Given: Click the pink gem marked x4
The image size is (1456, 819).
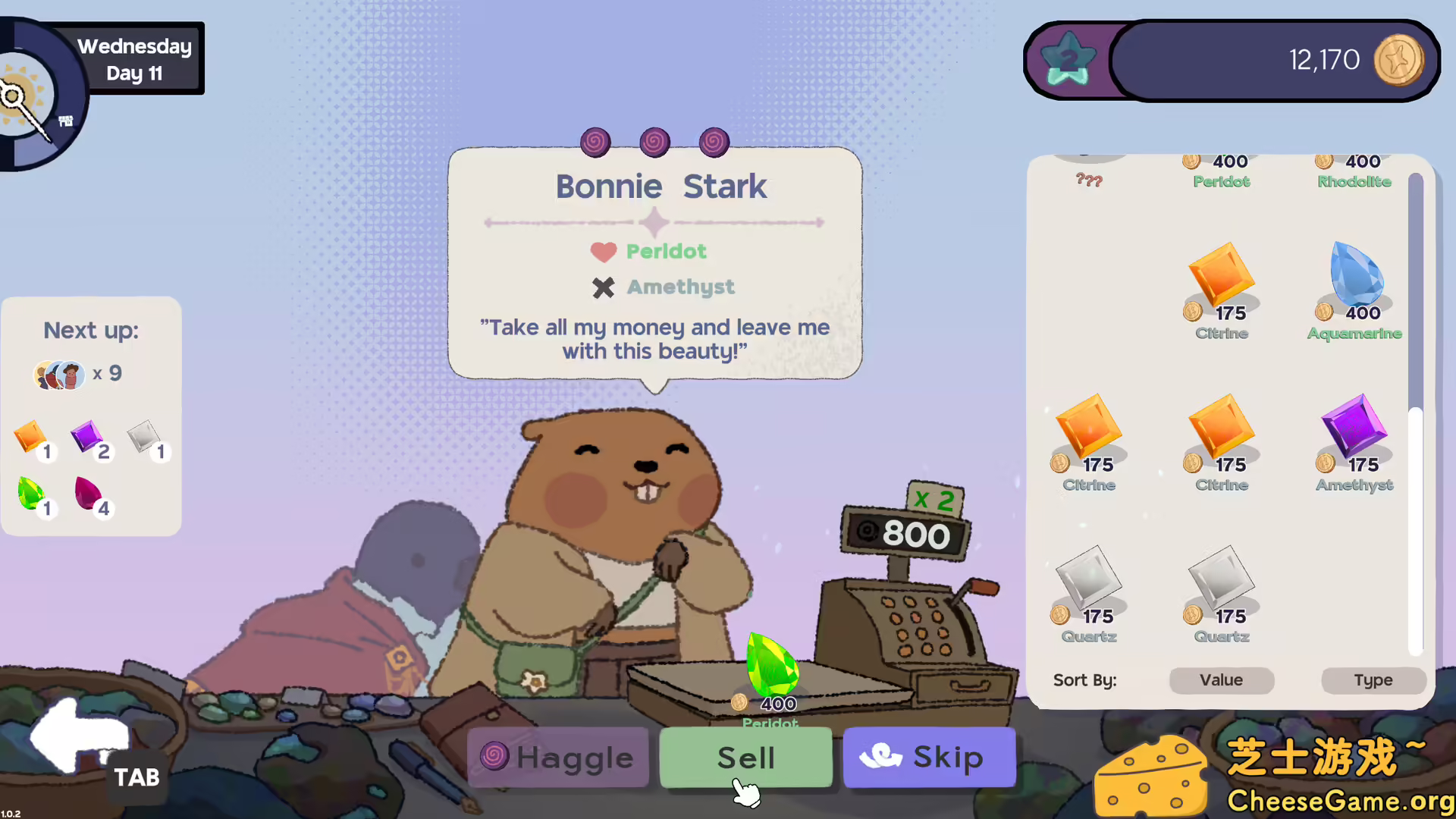Looking at the screenshot, I should coord(87,494).
